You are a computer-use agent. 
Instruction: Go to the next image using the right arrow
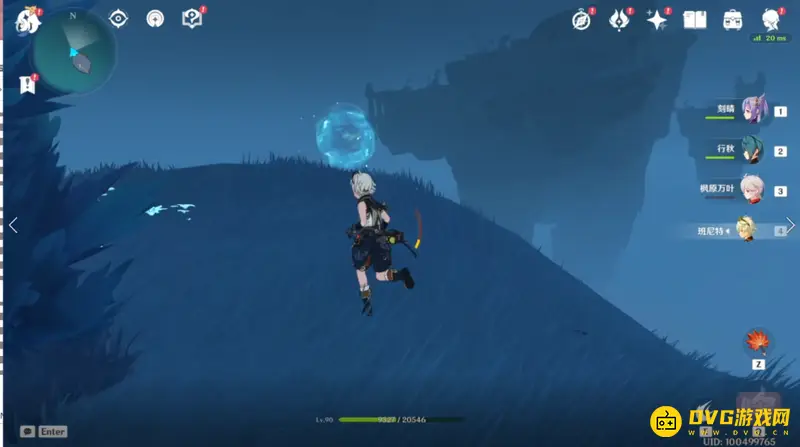pyautogui.click(x=790, y=225)
